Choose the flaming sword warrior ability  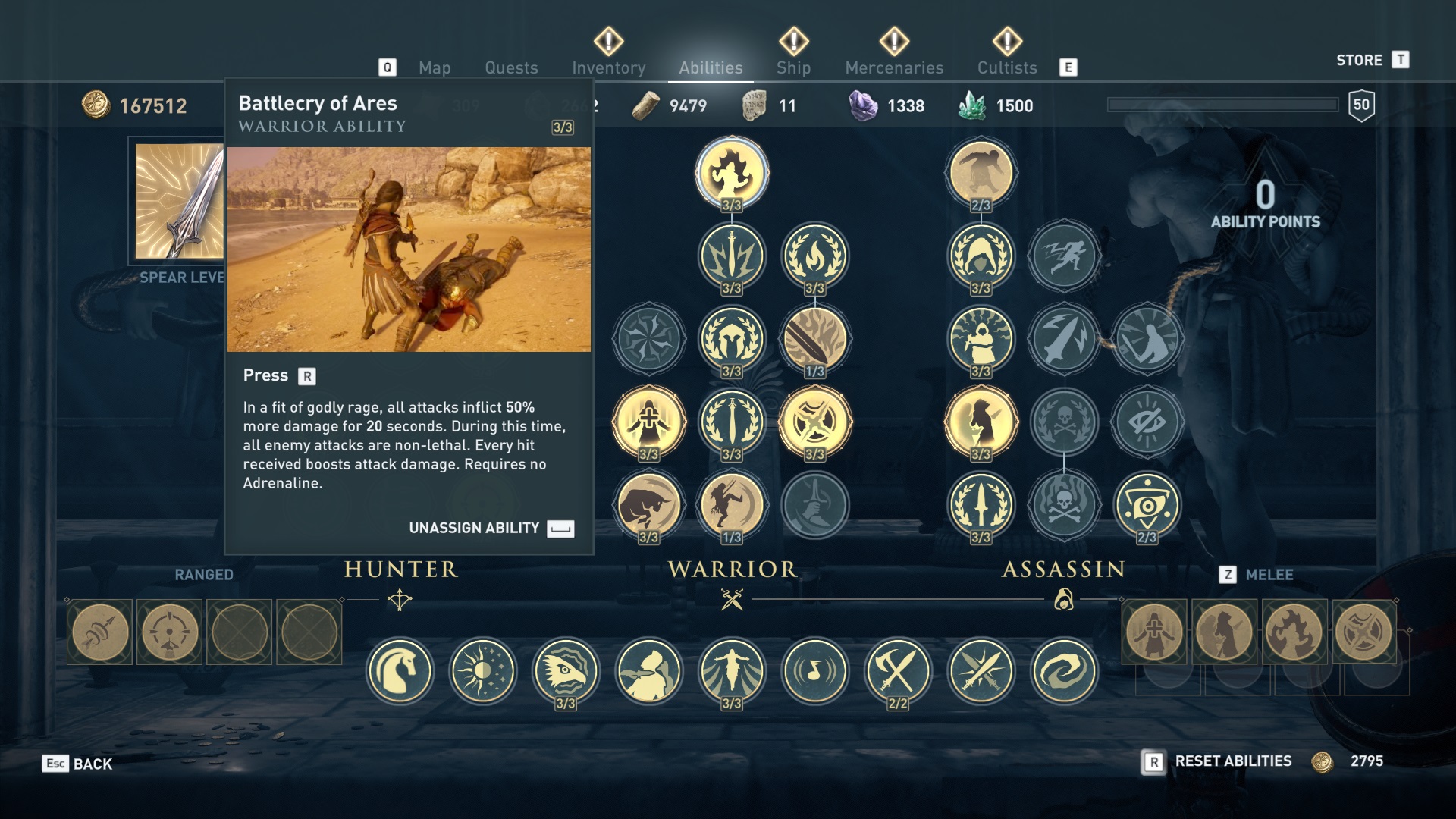pos(814,338)
